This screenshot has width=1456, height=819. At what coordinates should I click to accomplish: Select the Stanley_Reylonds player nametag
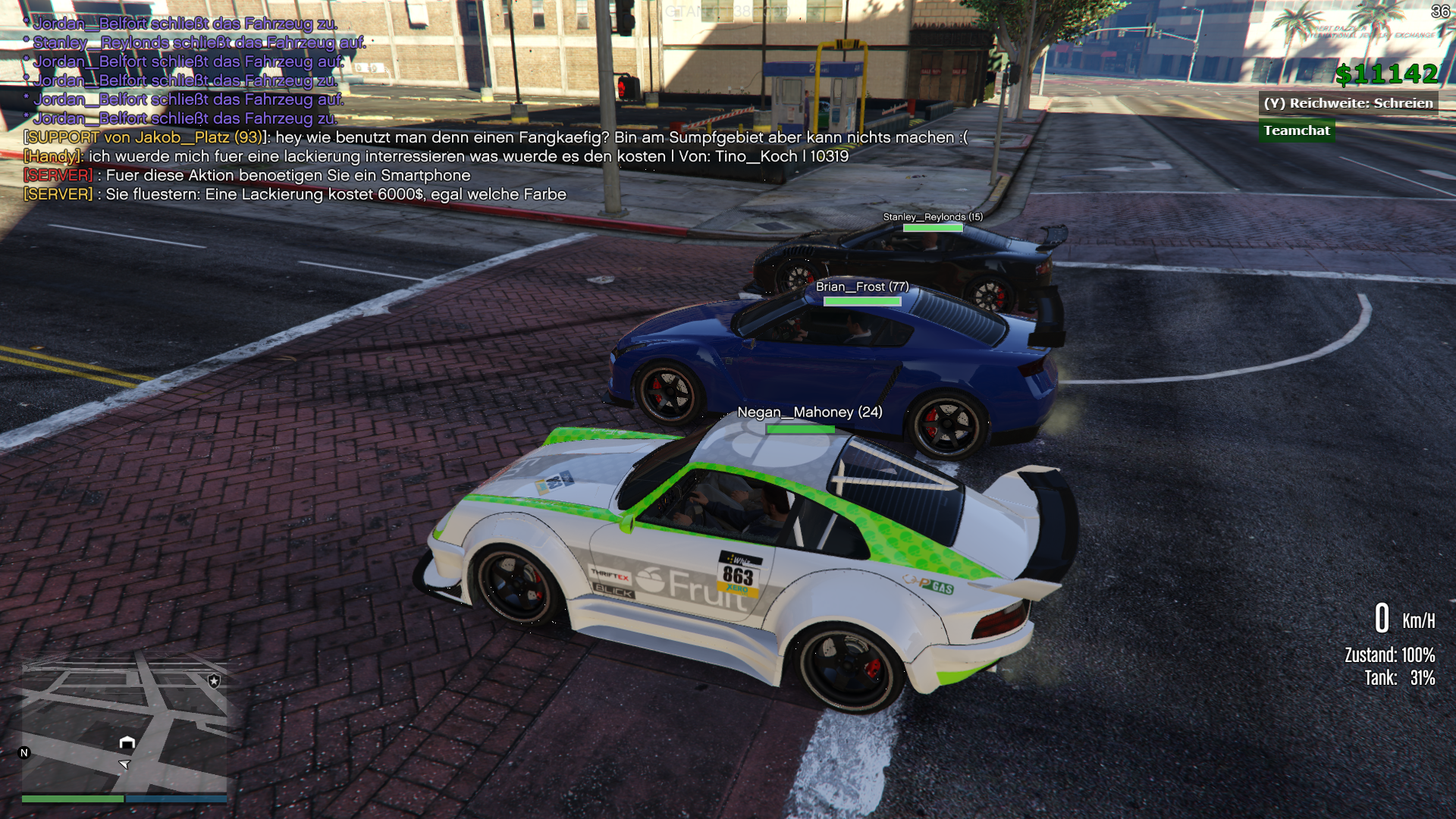[x=932, y=217]
